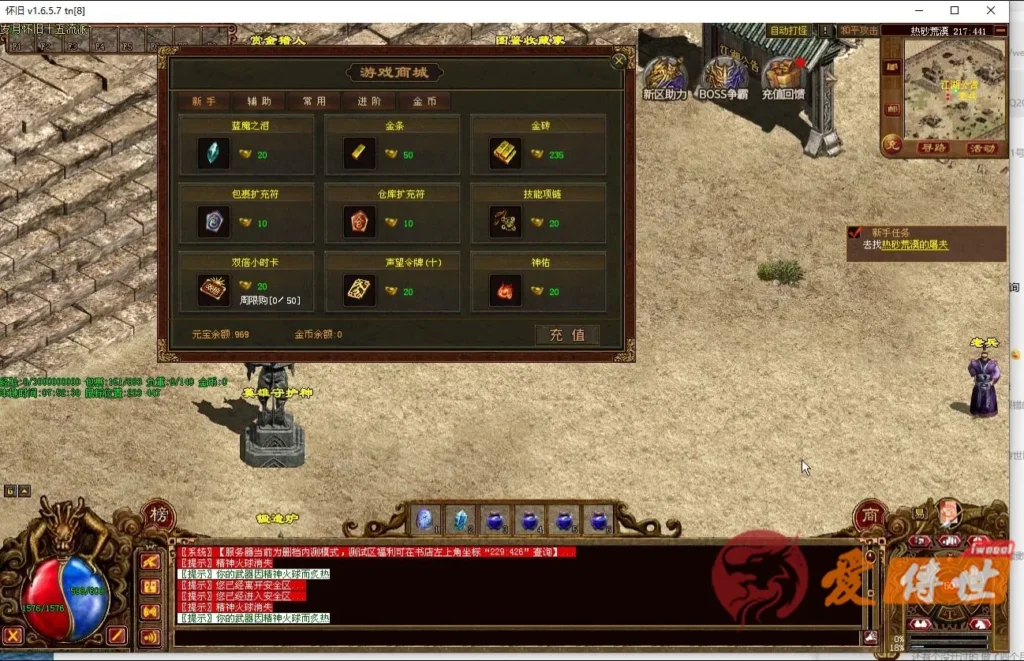Switch to the 进阶 shop tab
The height and width of the screenshot is (661, 1024).
[x=369, y=101]
